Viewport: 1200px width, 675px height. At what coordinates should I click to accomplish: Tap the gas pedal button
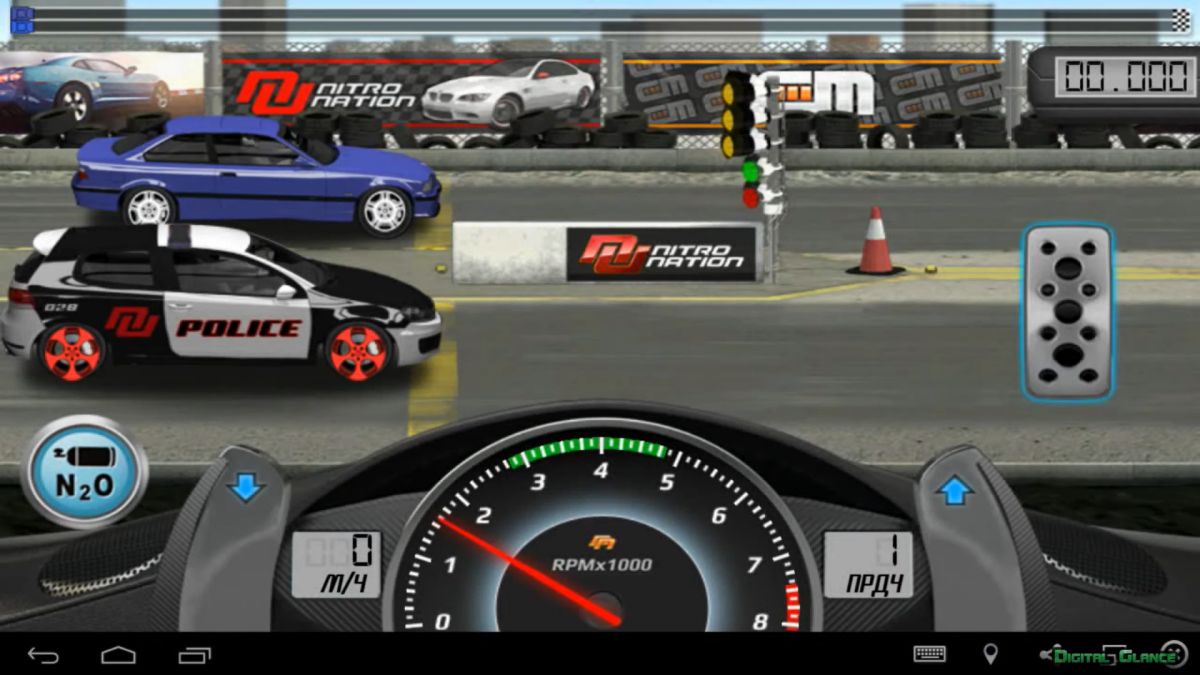1067,310
